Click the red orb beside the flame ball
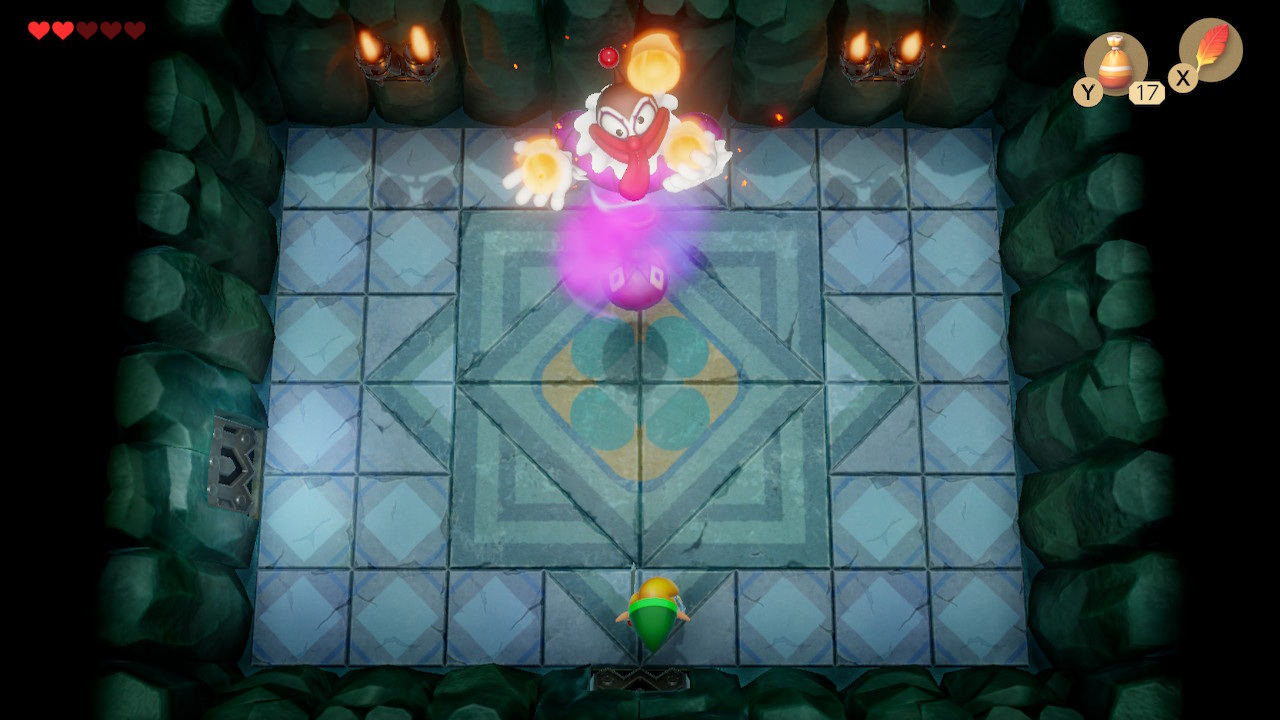1280x720 pixels. [x=607, y=57]
